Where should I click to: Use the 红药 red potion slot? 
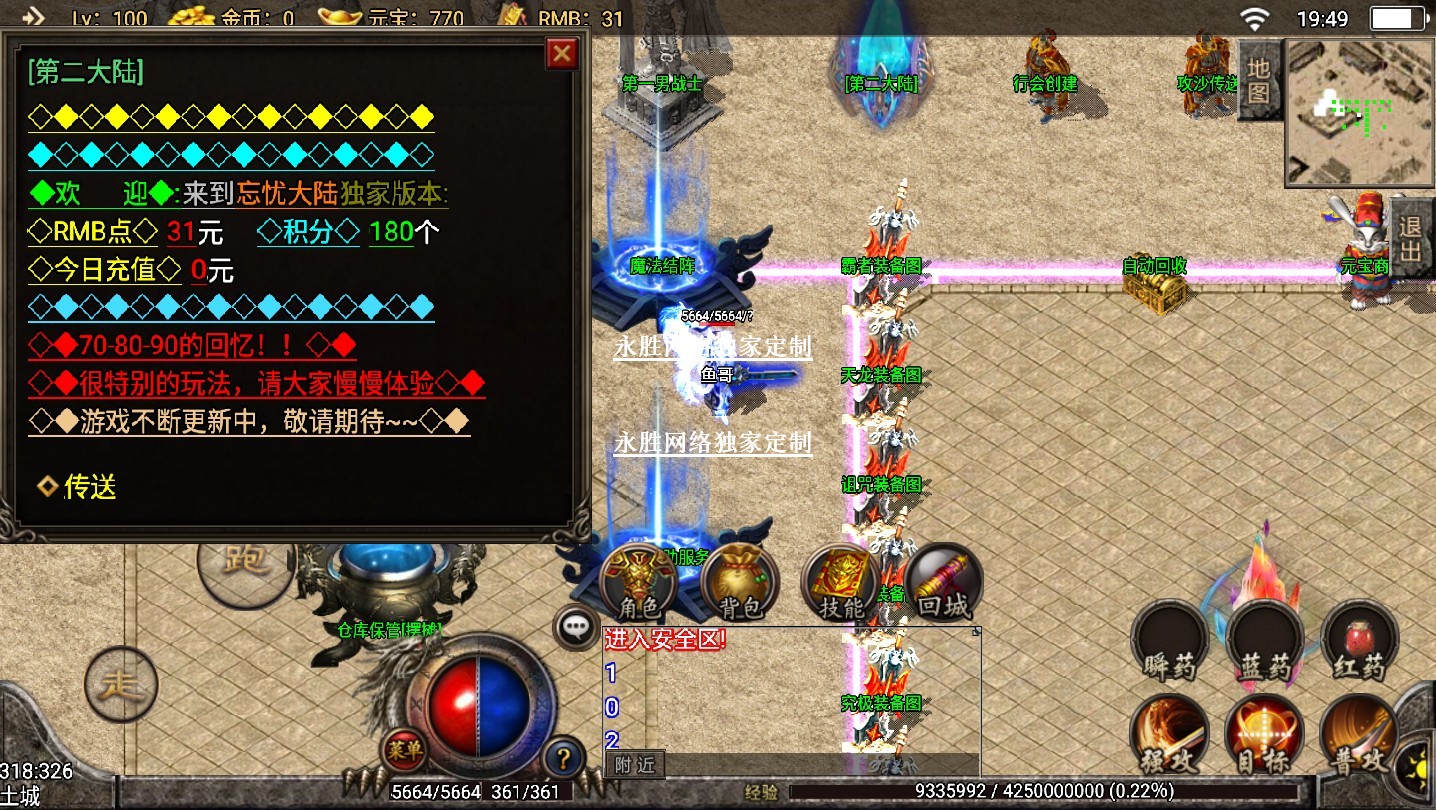point(1359,641)
